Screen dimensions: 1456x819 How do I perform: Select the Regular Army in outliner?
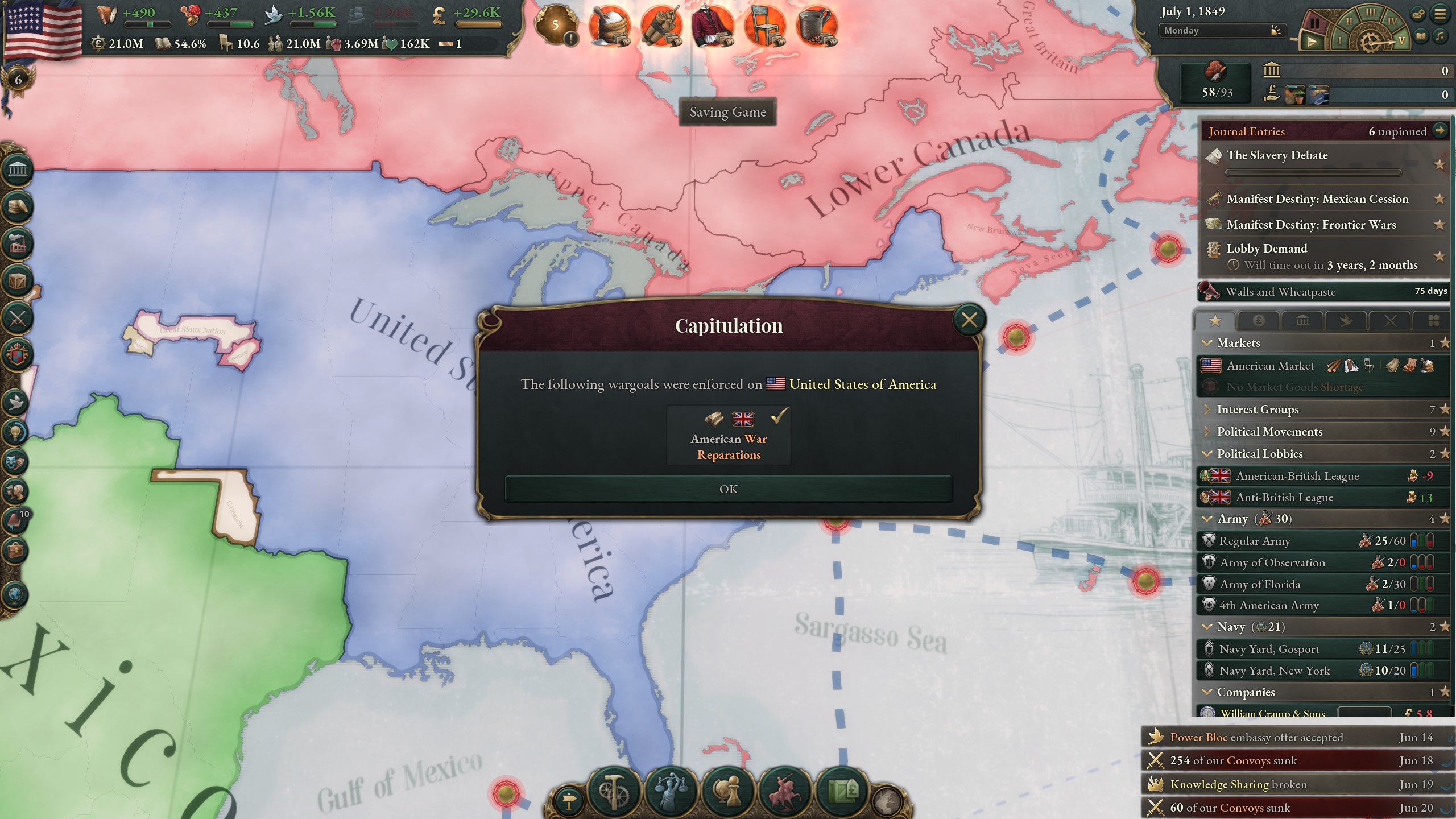coord(1255,541)
